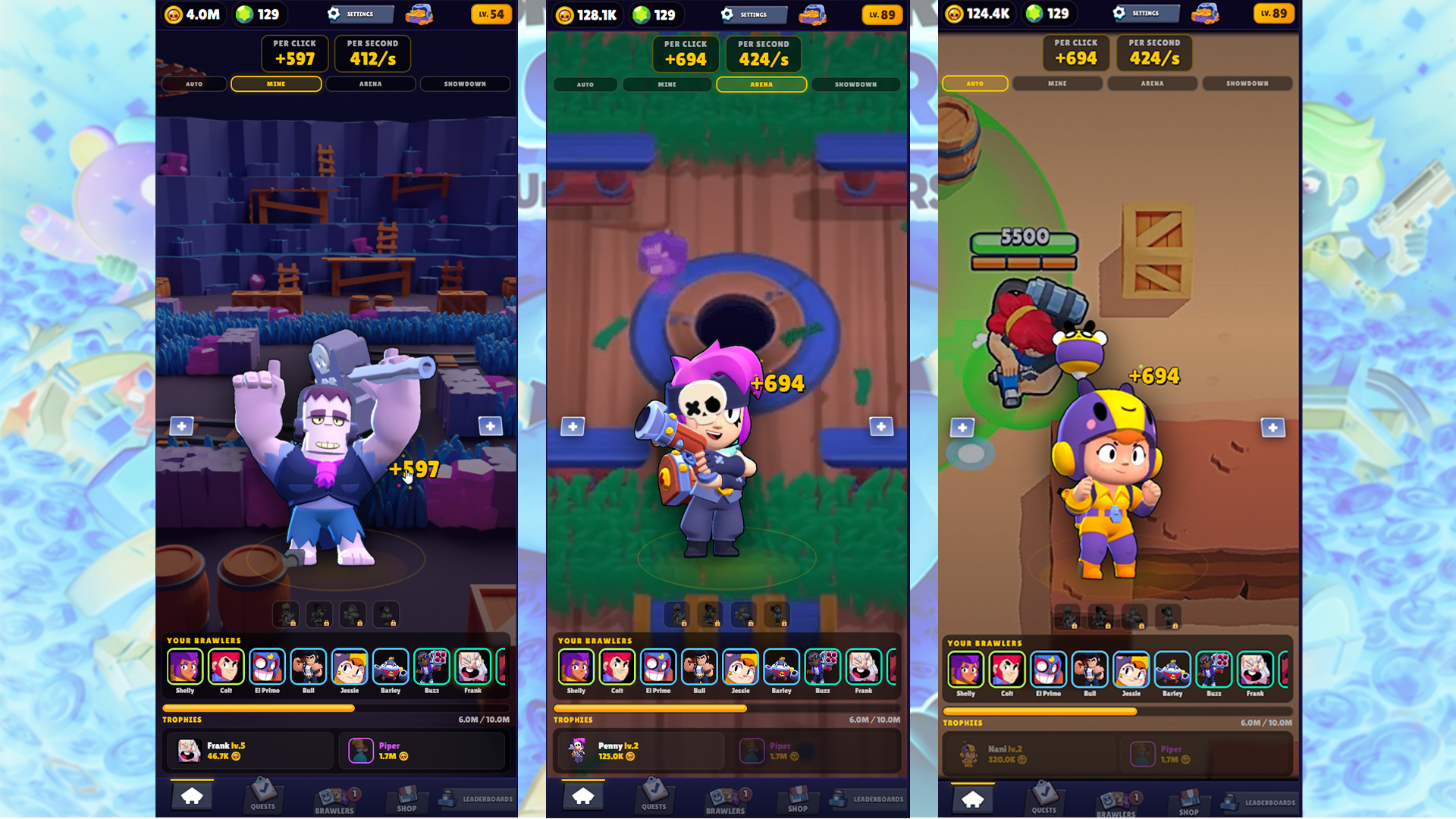The width and height of the screenshot is (1456, 819).
Task: Open the Settings menu
Action: [359, 14]
